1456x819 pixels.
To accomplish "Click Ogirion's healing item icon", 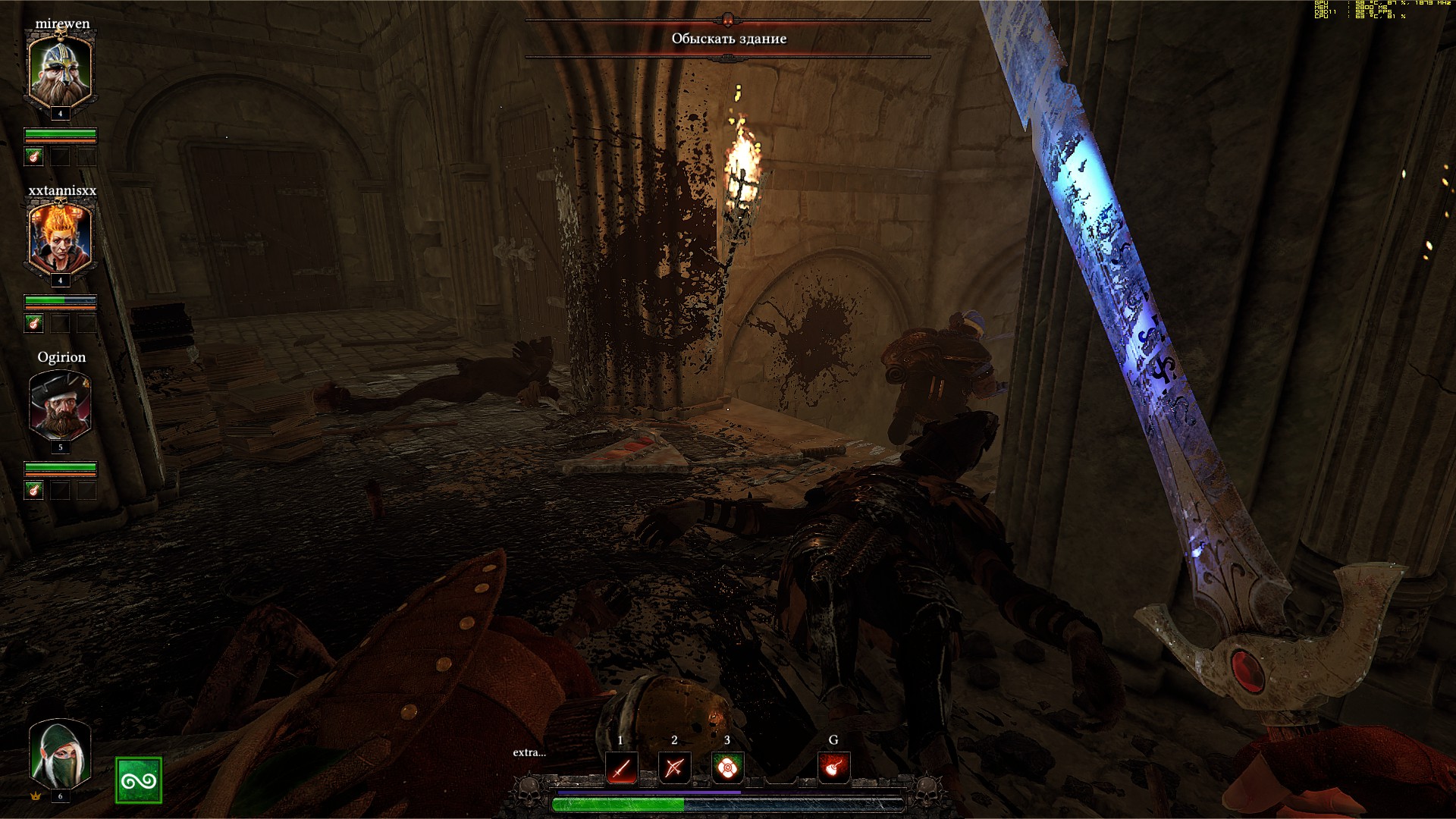I will (34, 491).
